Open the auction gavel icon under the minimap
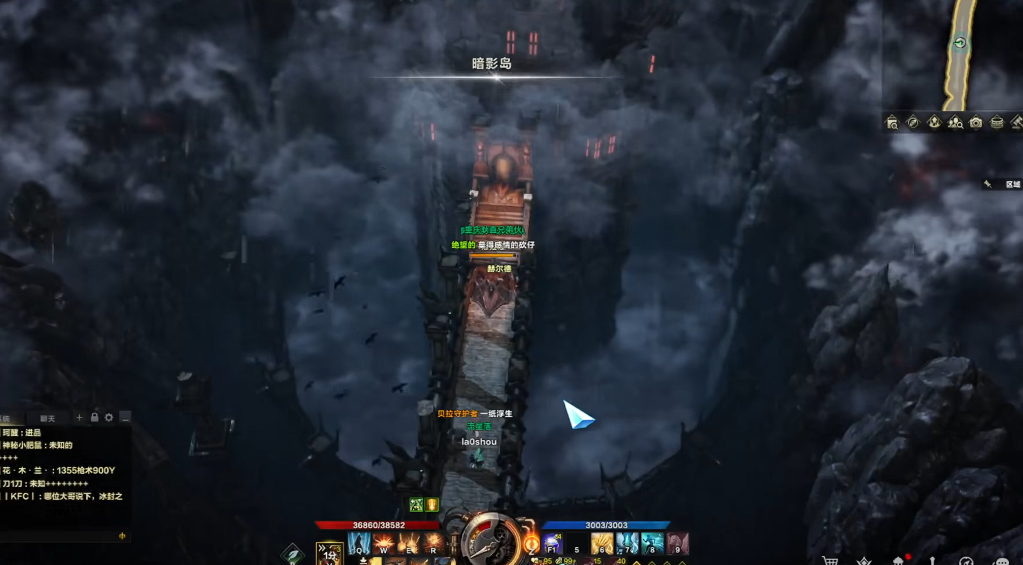Screen dimensions: 1023x565 pyautogui.click(x=1017, y=122)
